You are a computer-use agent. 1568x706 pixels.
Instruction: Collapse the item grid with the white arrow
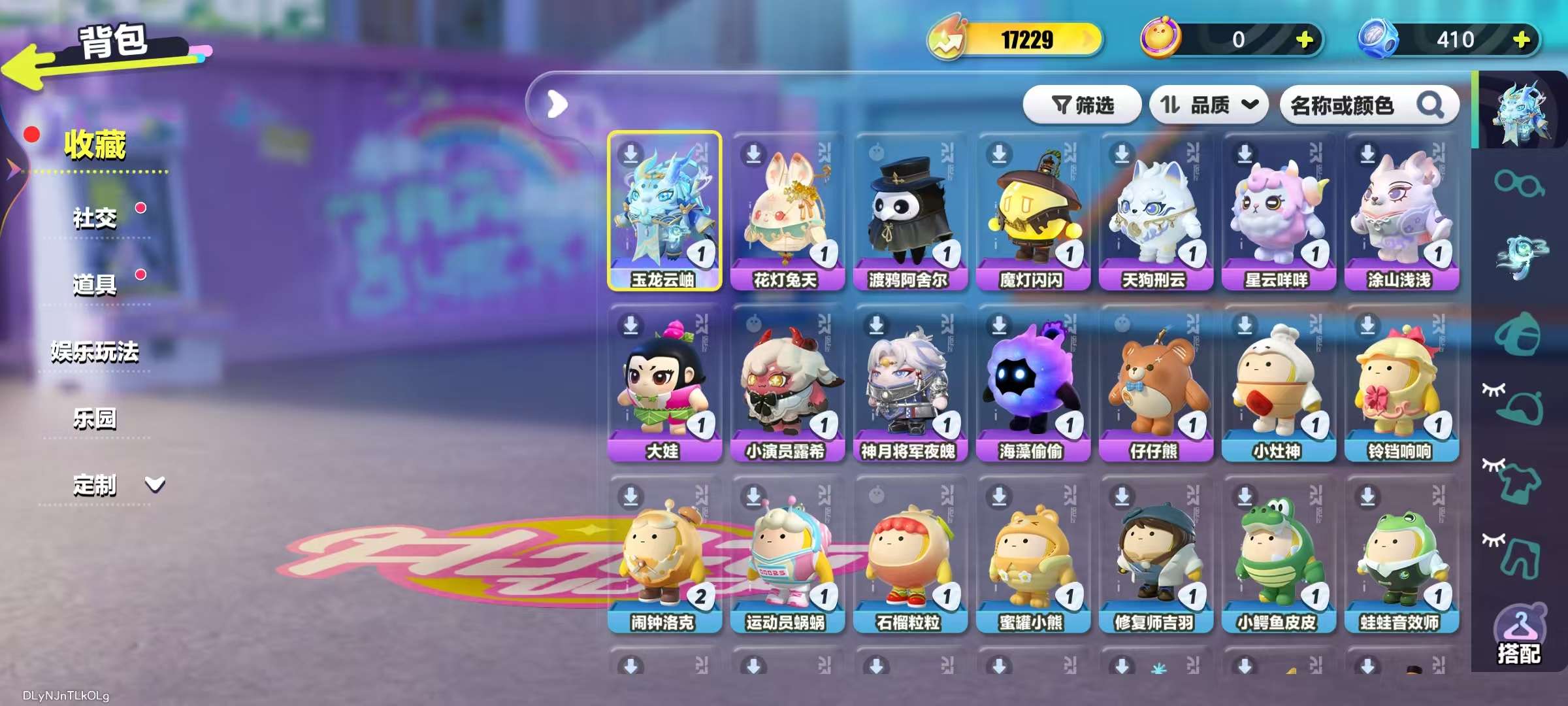[556, 103]
